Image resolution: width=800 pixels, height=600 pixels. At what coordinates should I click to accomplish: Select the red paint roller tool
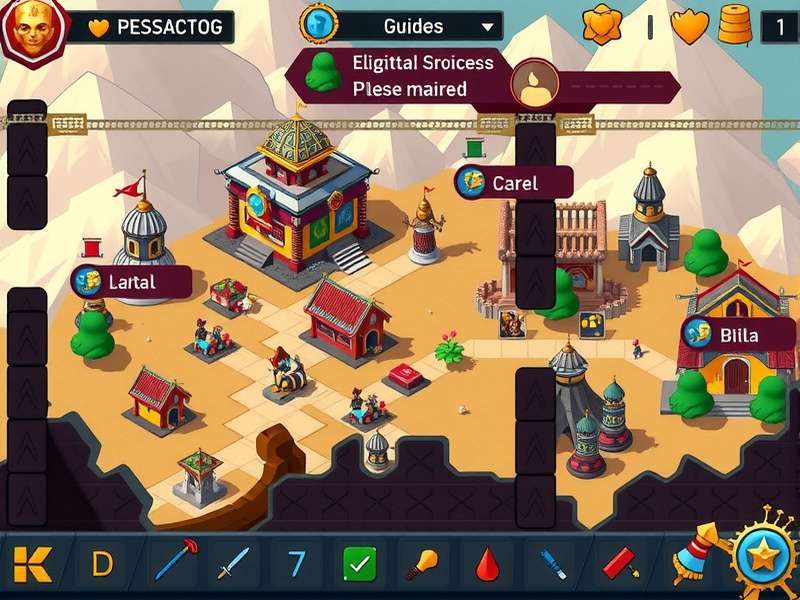coord(620,564)
